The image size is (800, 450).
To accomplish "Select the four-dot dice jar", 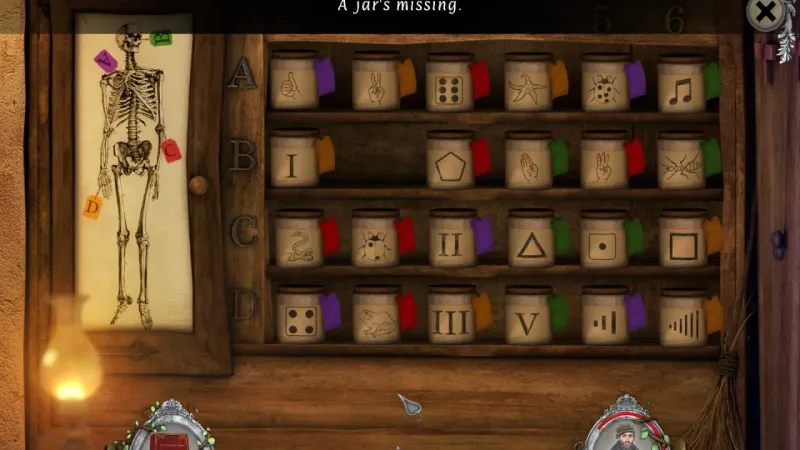I will [x=298, y=320].
